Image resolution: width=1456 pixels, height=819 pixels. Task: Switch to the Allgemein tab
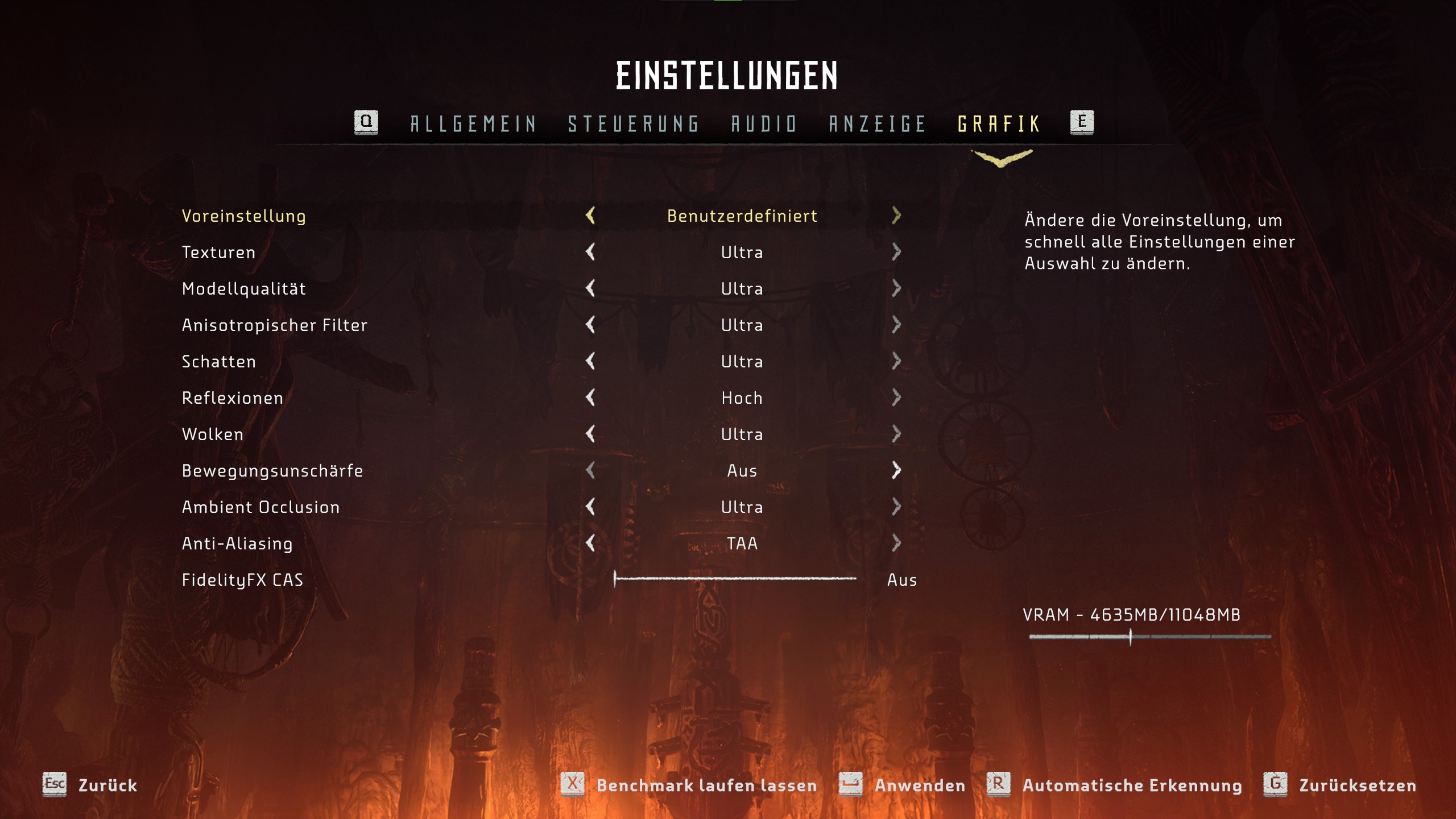(473, 124)
